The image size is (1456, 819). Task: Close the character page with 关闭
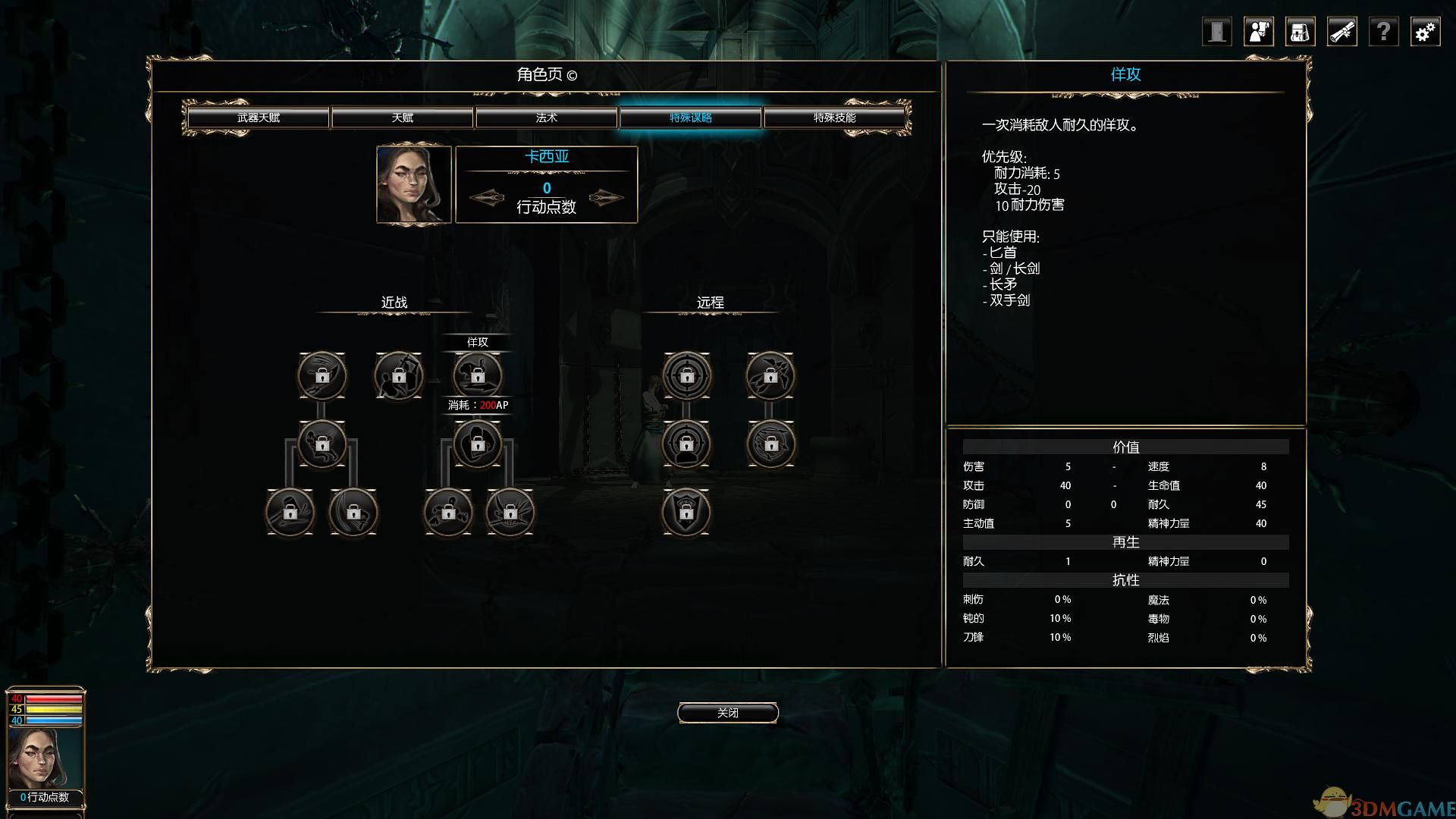[x=727, y=713]
